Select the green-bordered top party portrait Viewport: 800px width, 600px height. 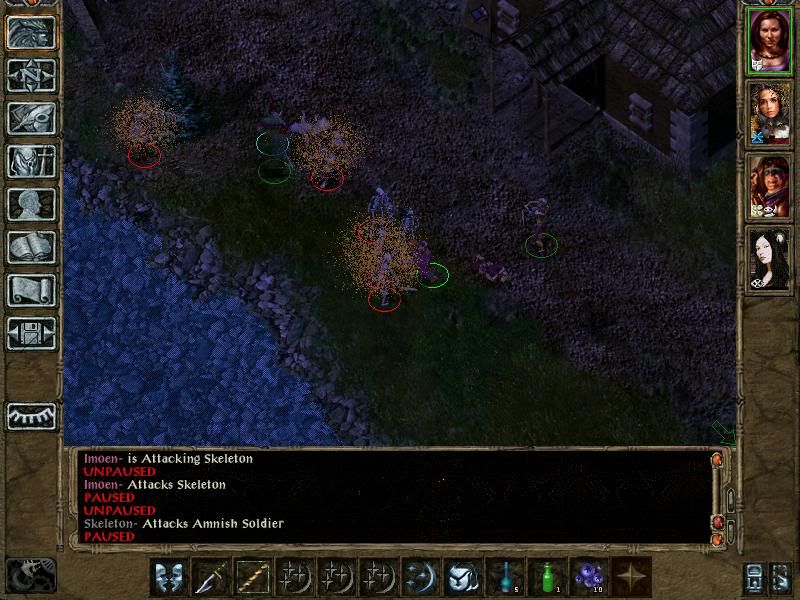769,42
